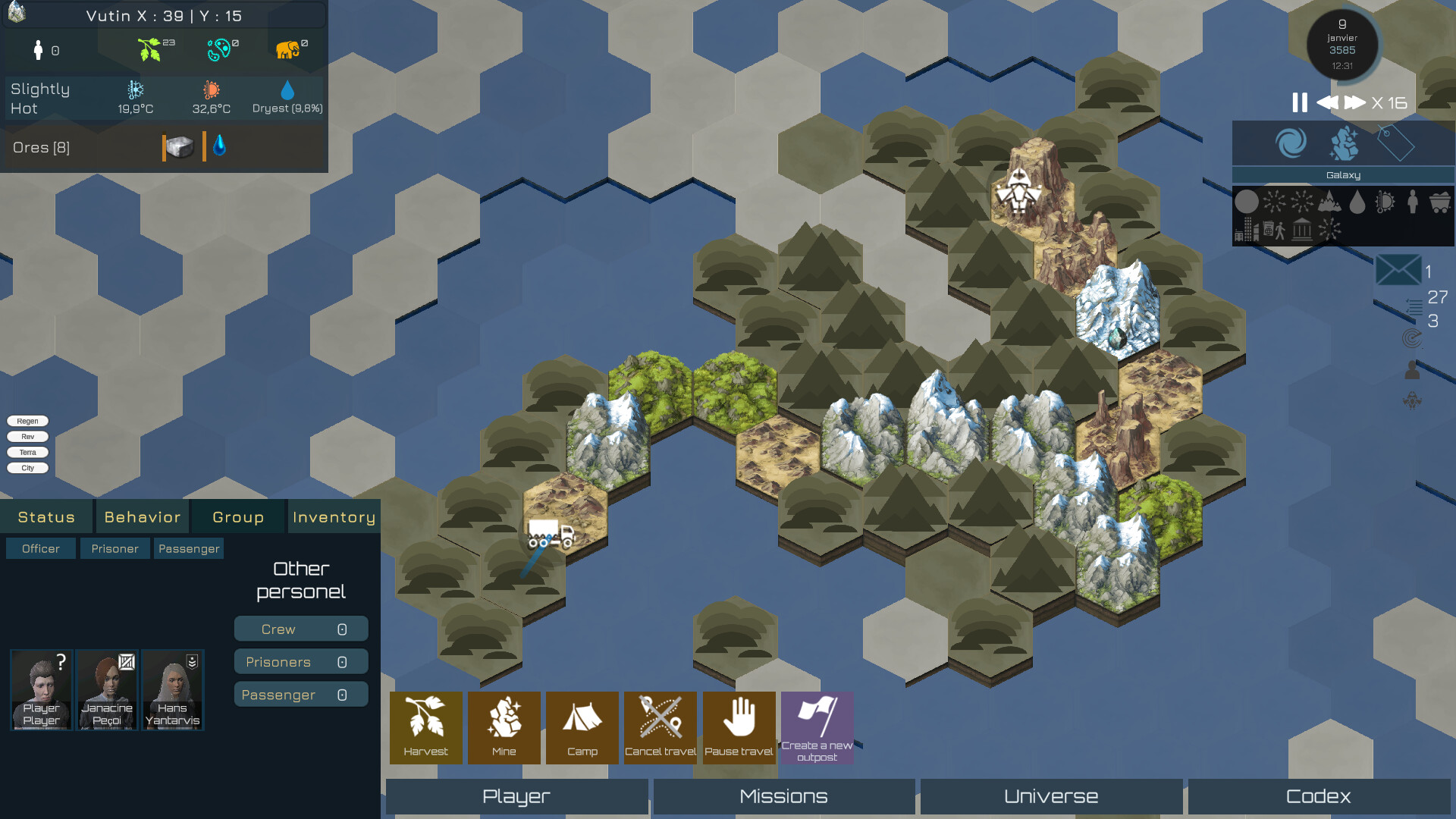Open the trade tag view icon
The image size is (1456, 819).
point(1396,143)
